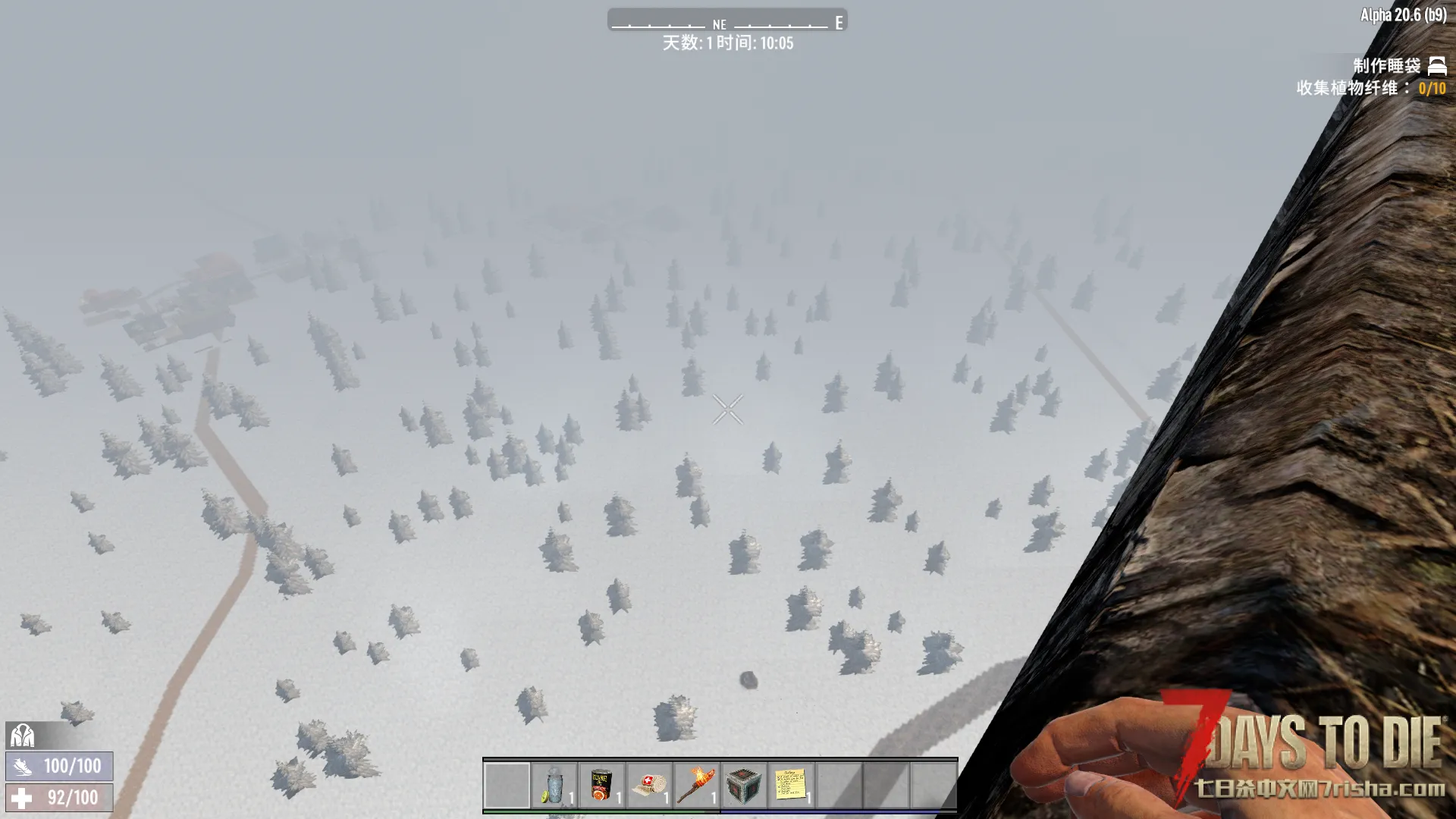Click the jacket status icon above stamina
The image size is (1456, 819).
pos(22,735)
